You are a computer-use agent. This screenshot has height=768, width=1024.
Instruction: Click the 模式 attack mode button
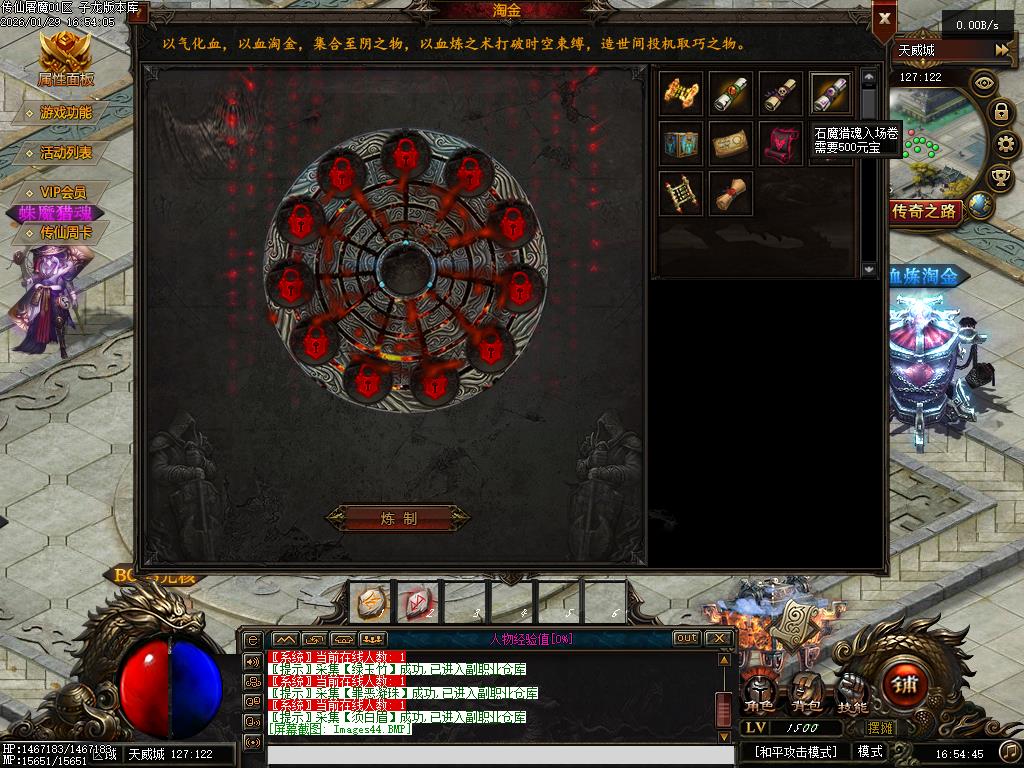pos(870,751)
